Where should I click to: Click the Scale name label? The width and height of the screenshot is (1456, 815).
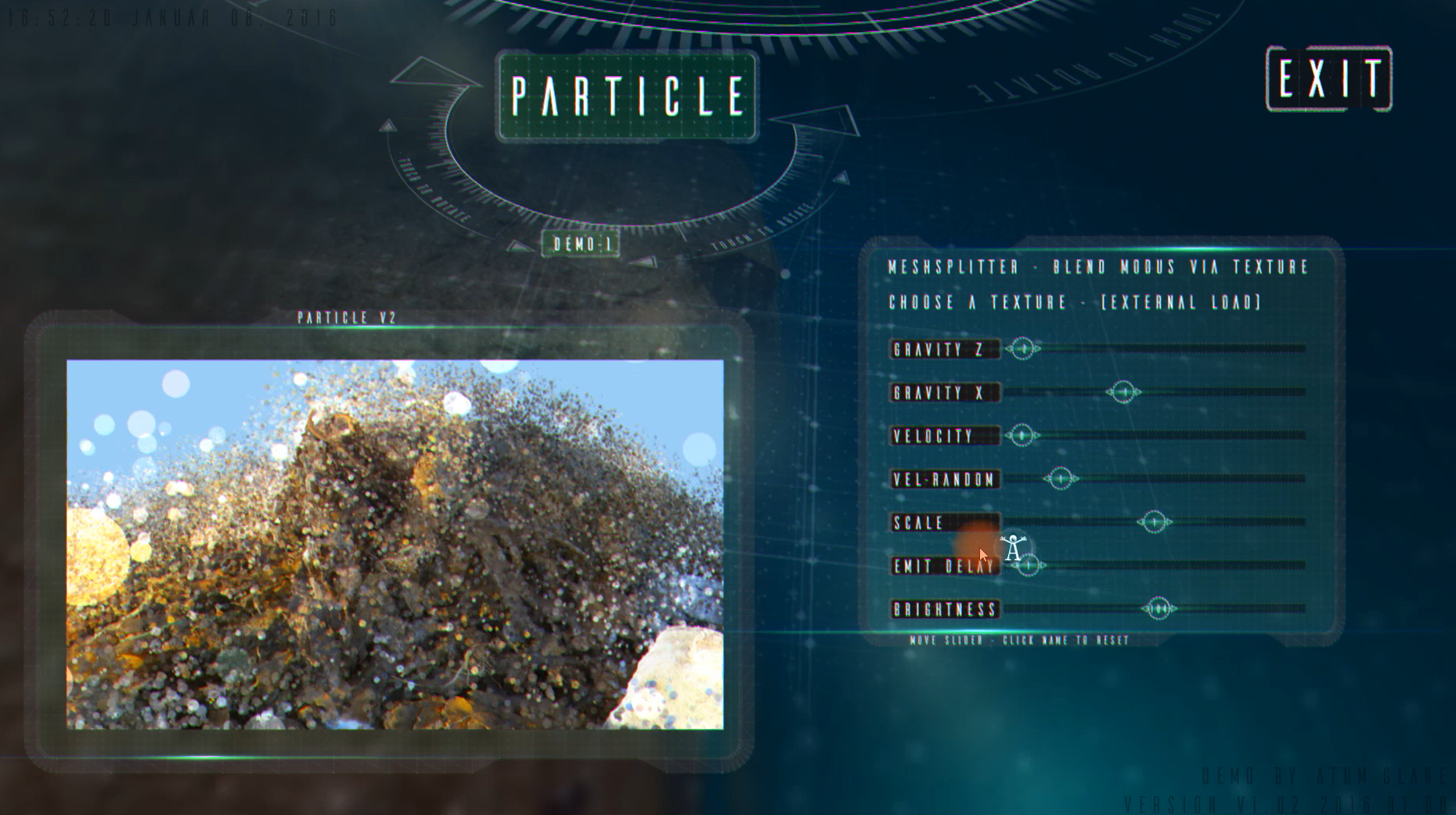pos(944,522)
